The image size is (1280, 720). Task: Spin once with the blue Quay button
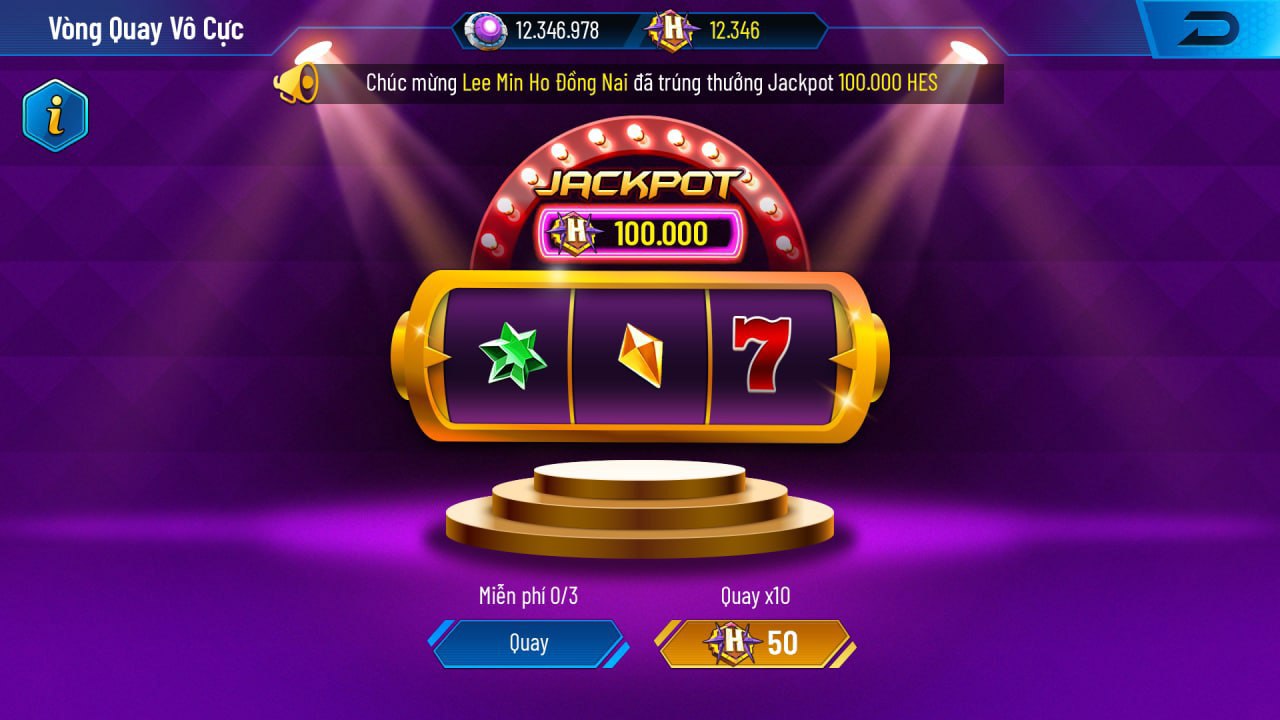click(x=528, y=643)
